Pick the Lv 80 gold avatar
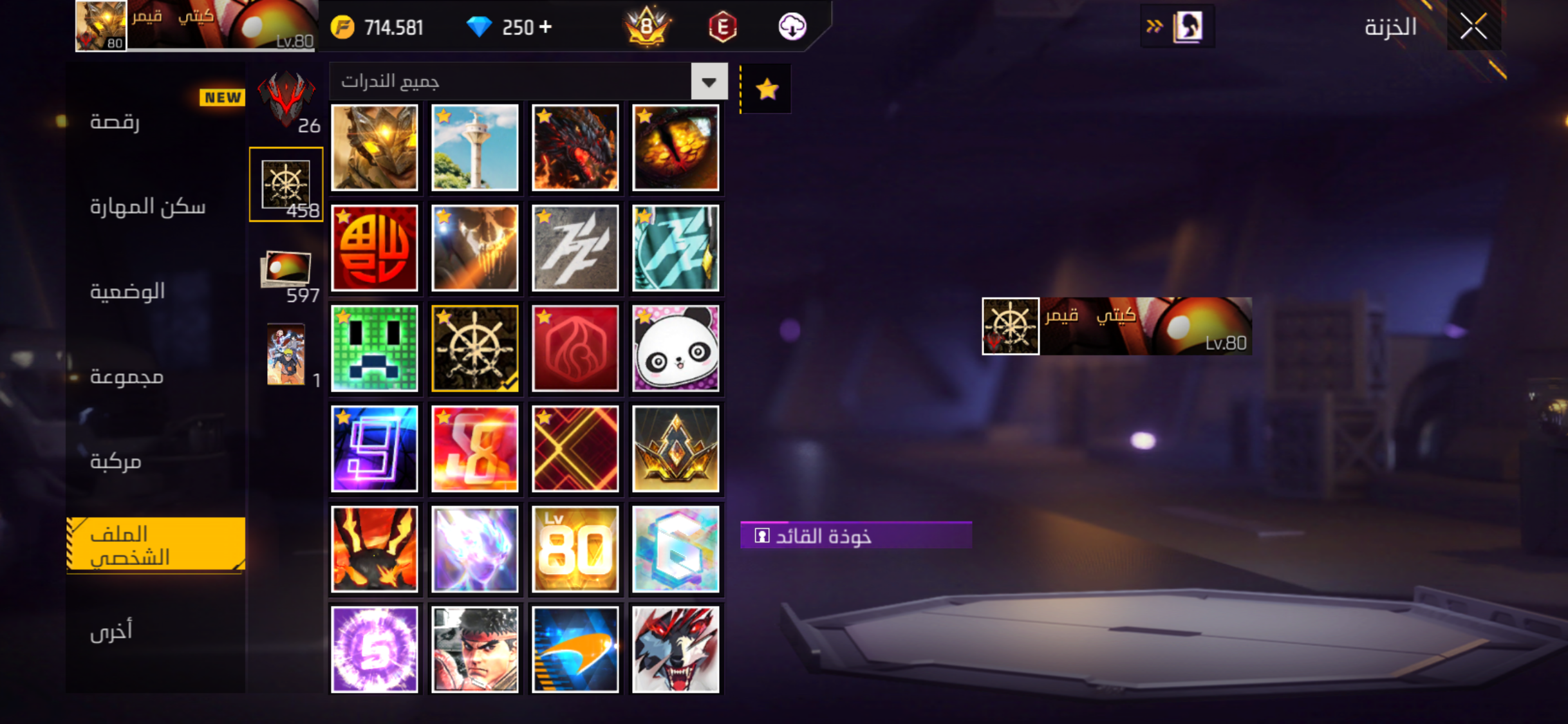The height and width of the screenshot is (724, 1568). (575, 549)
